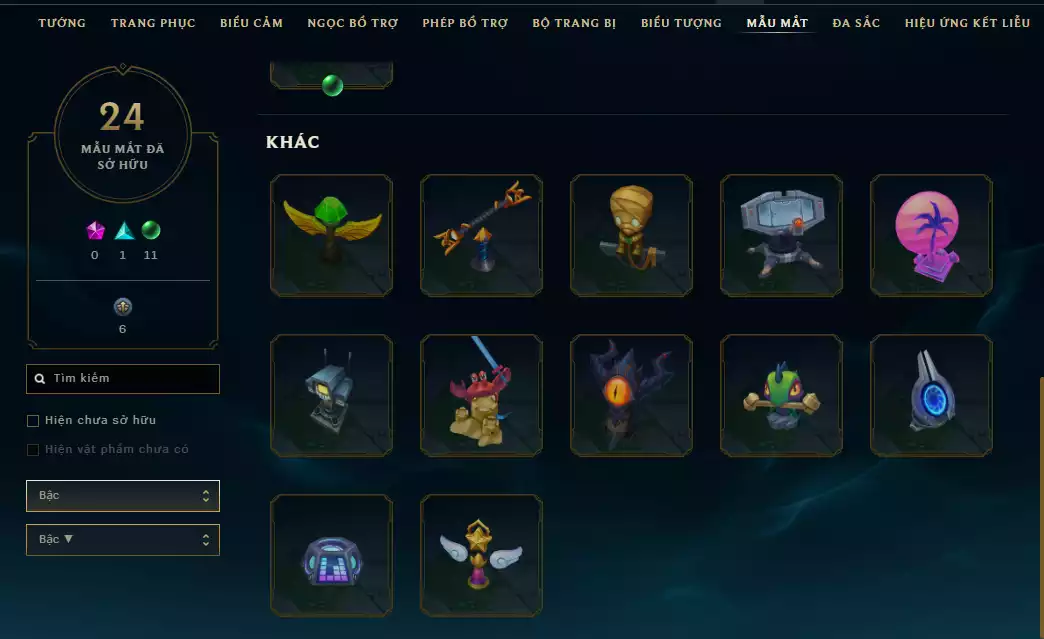The width and height of the screenshot is (1044, 639).
Task: Click the Tìm kiếm search box
Action: 123,379
